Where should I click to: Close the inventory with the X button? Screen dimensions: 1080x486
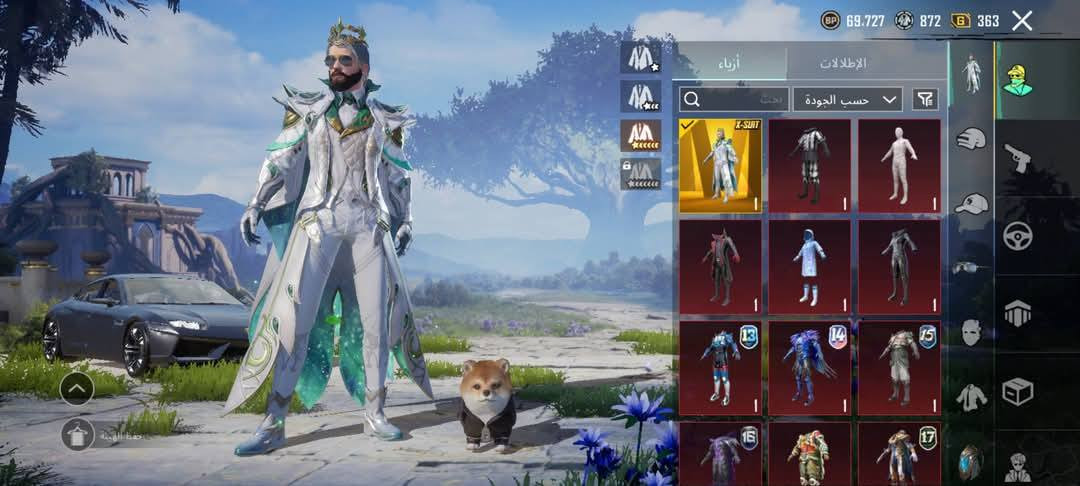1022,21
